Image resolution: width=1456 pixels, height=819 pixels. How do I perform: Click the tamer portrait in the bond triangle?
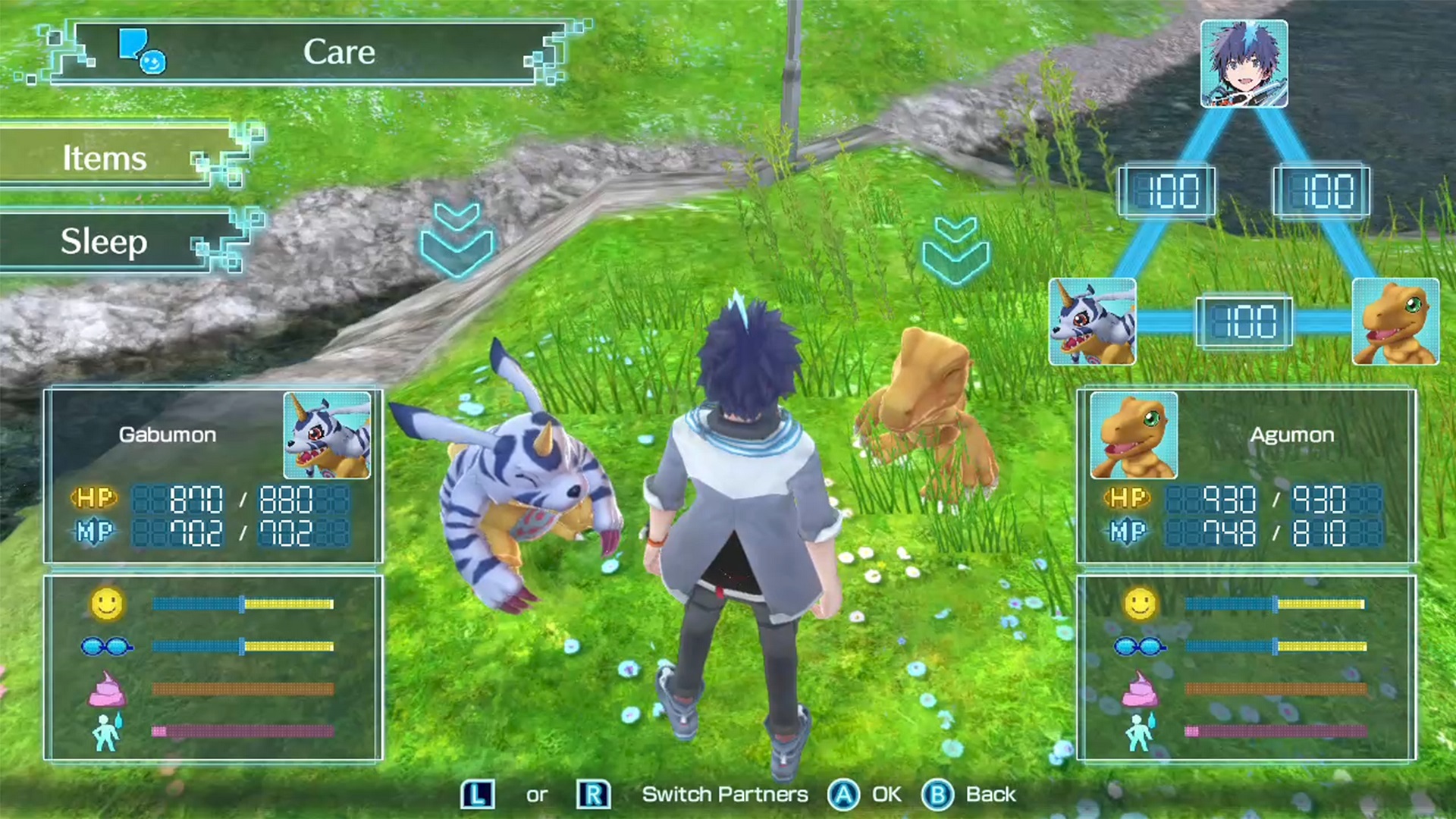click(x=1244, y=64)
